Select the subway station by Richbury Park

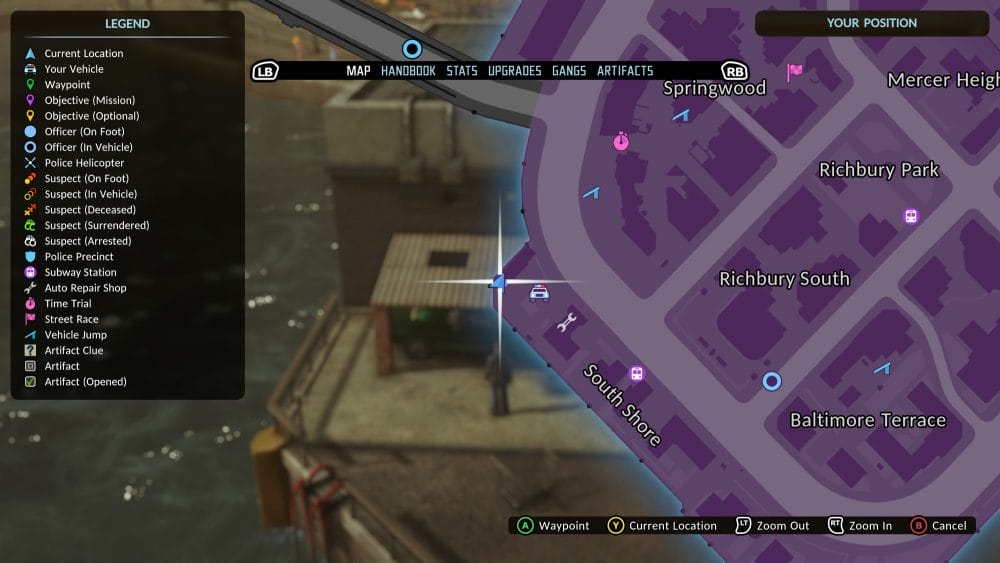(x=911, y=216)
